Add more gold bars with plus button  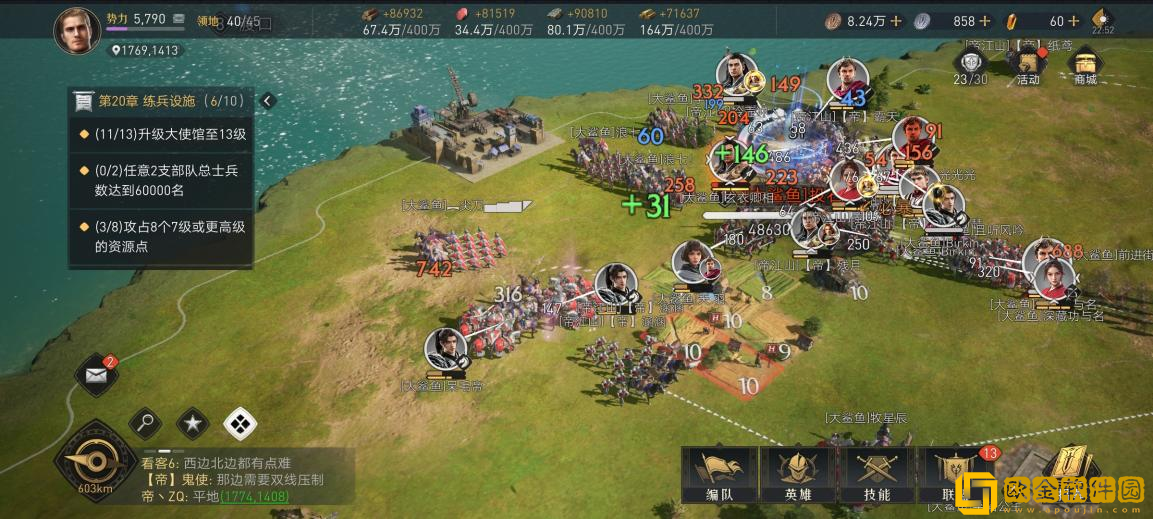tap(1074, 21)
